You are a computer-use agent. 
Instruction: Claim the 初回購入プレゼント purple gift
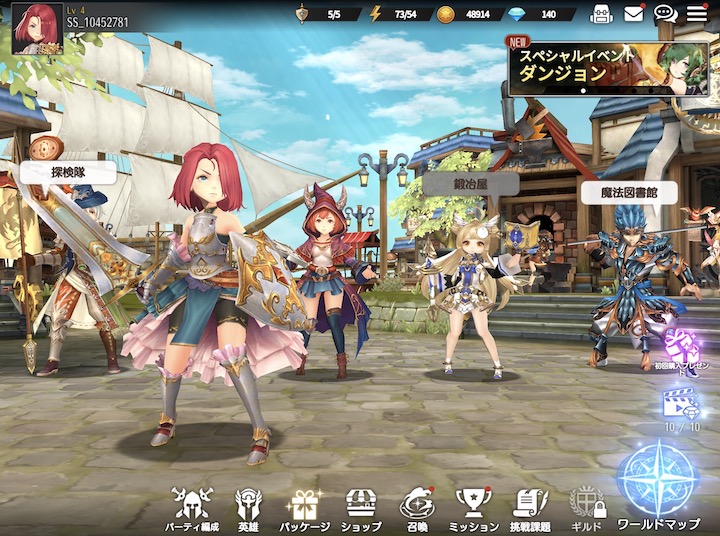point(683,349)
